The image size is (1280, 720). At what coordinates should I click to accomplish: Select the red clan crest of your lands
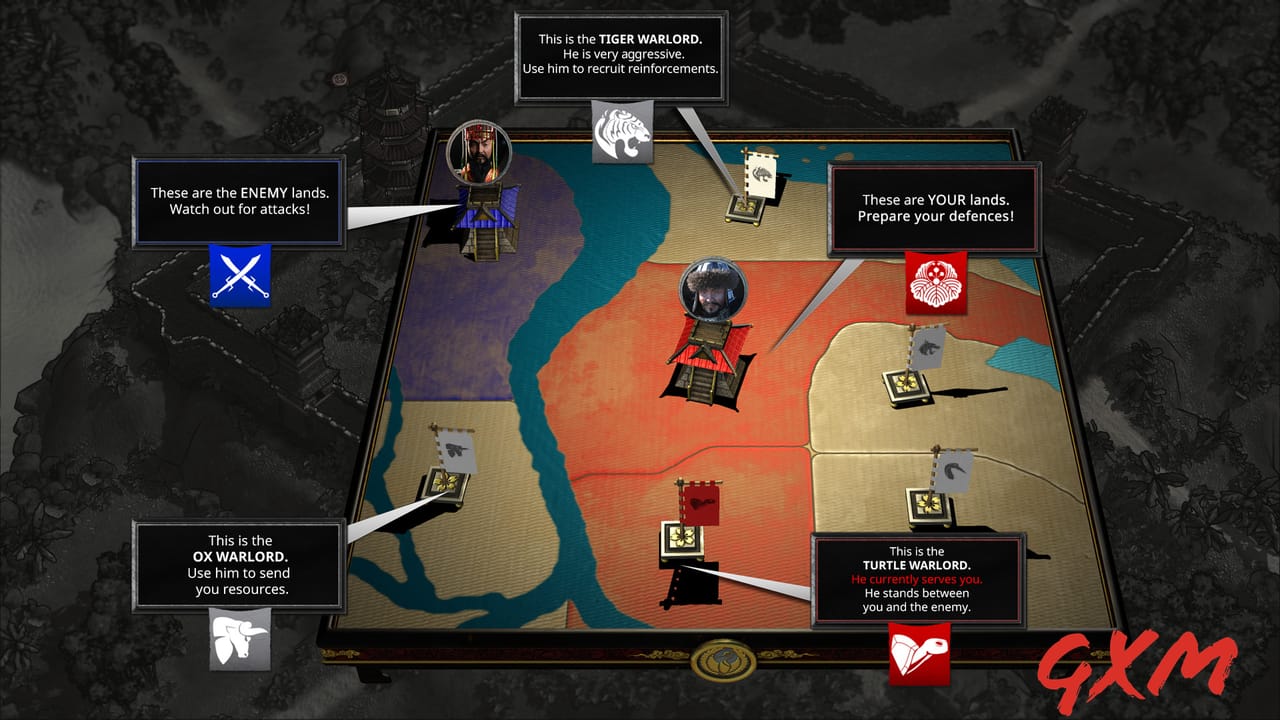click(936, 283)
